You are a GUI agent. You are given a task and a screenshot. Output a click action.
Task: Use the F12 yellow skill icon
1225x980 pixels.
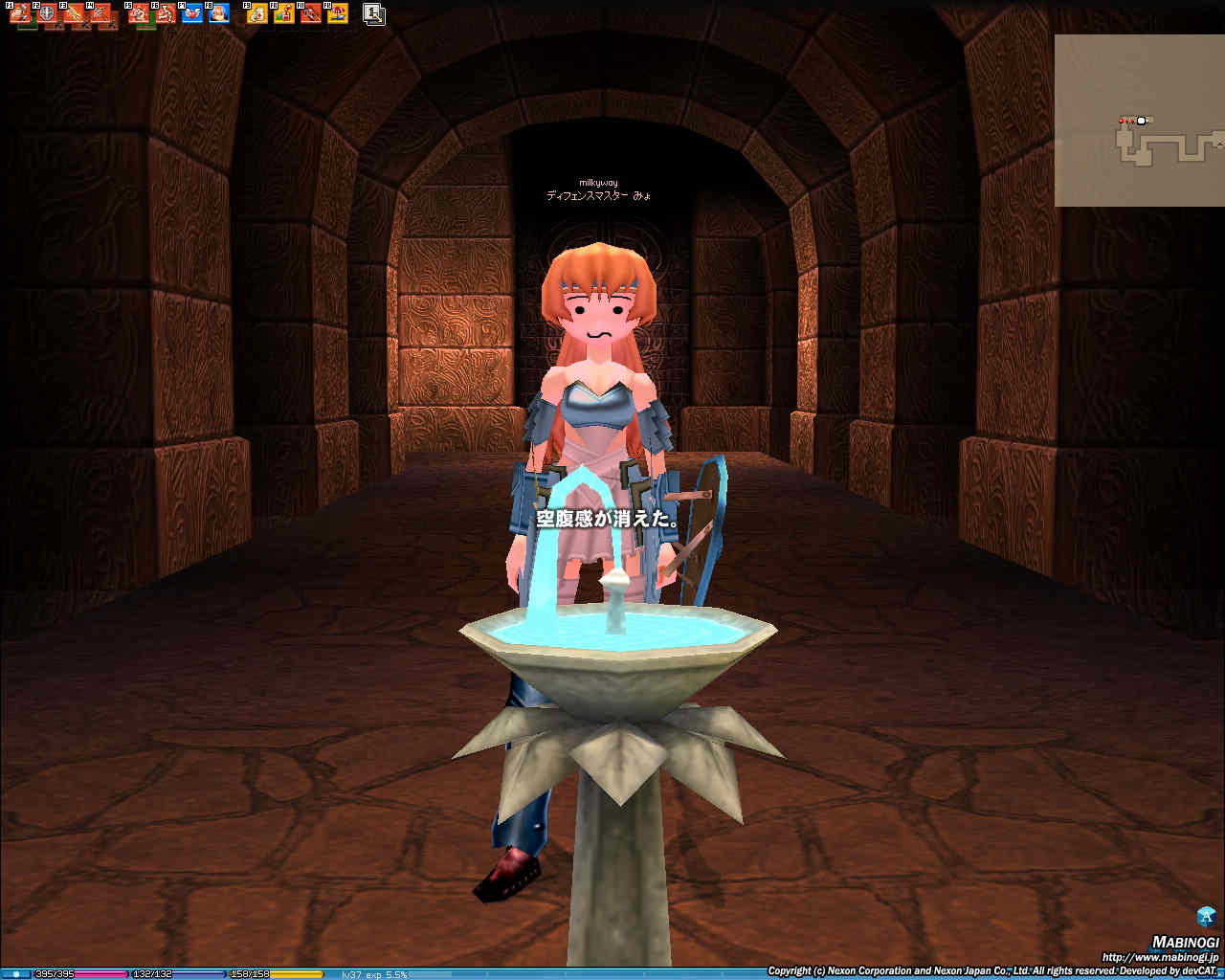[338, 14]
